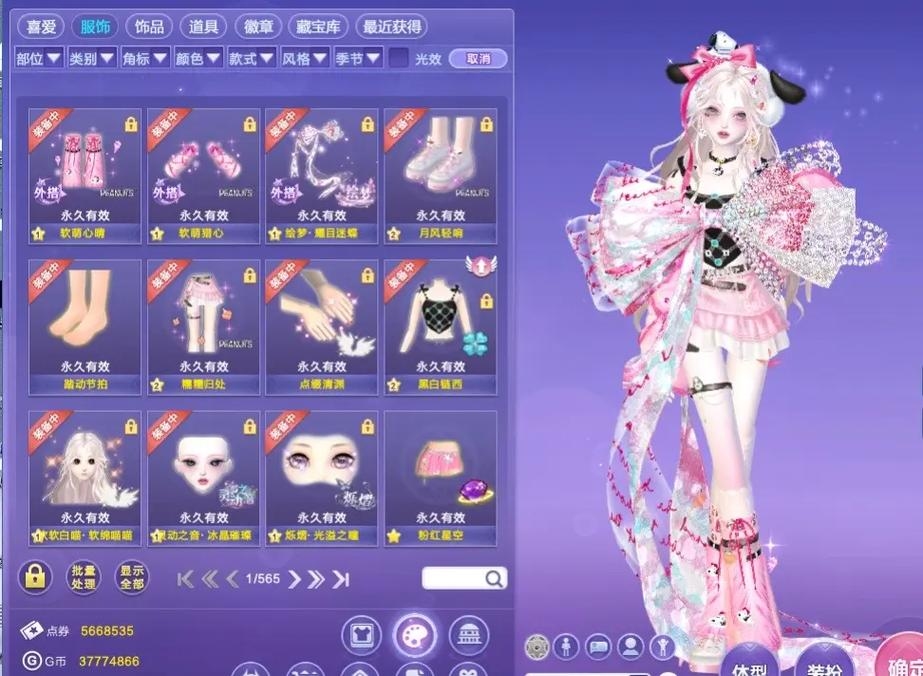
Task: Switch to 最近获得 recently obtained tab
Action: tap(391, 26)
